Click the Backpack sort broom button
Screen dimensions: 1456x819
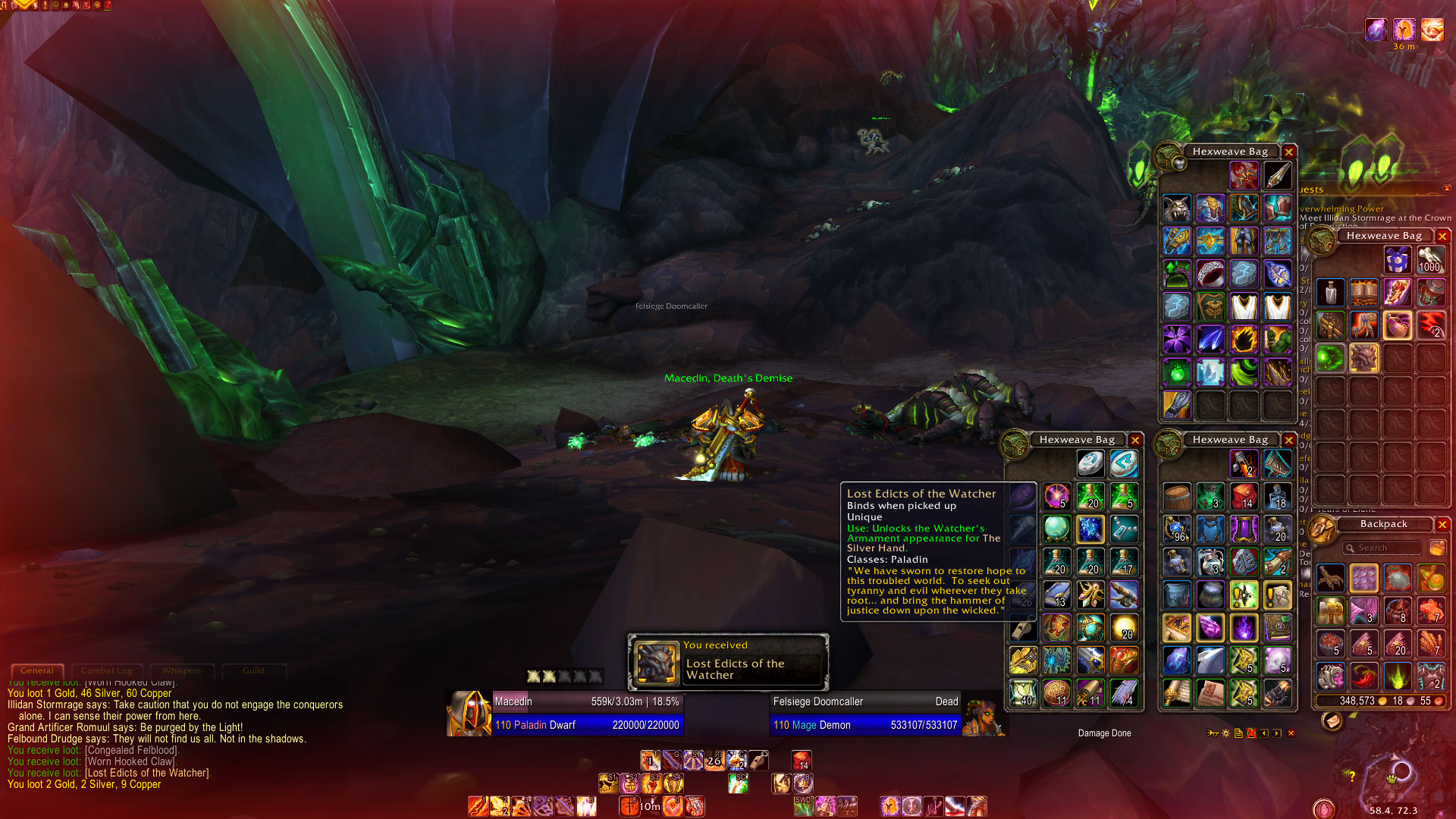click(x=1436, y=548)
